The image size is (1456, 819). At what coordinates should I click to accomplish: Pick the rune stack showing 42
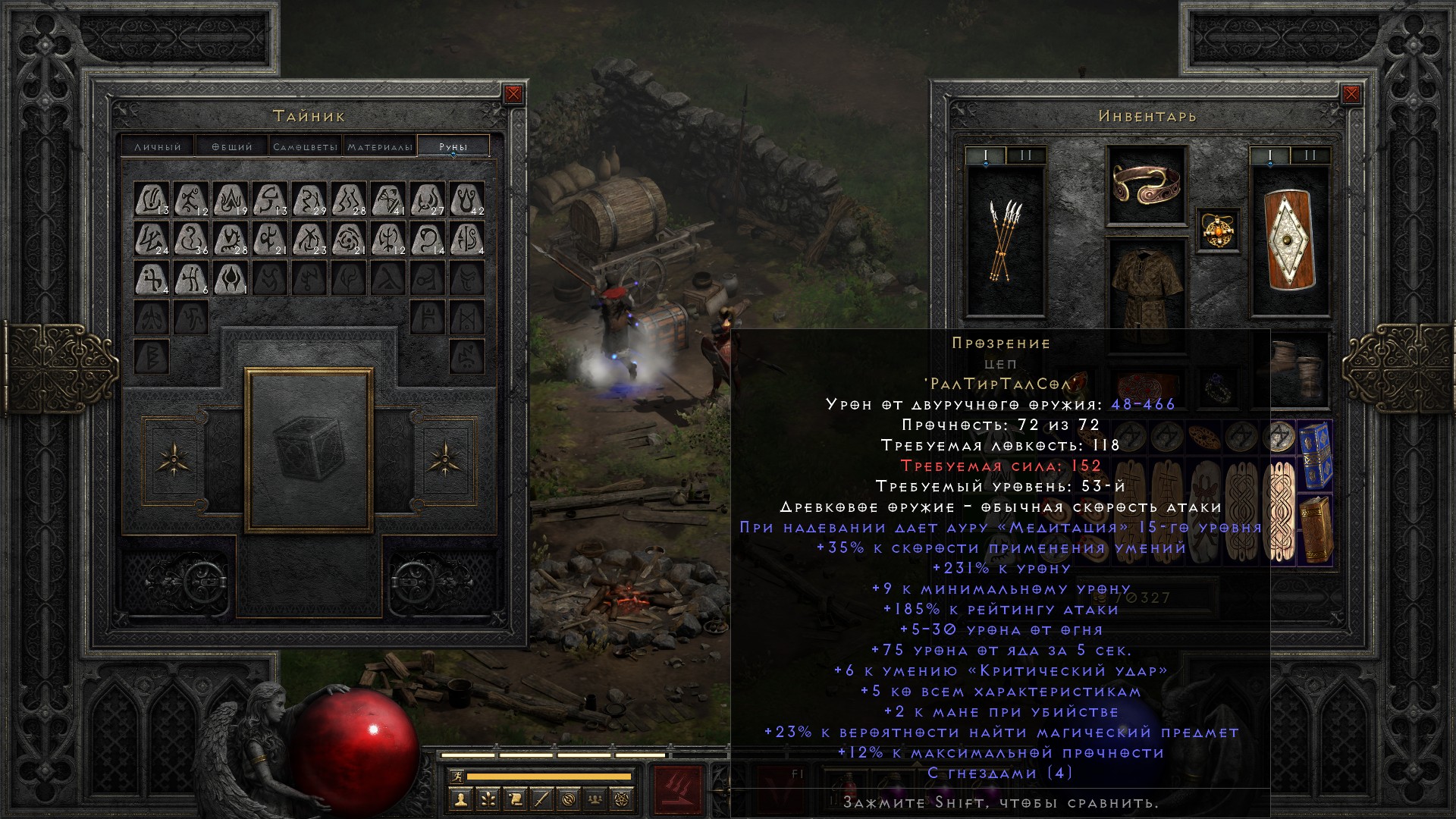(x=466, y=199)
